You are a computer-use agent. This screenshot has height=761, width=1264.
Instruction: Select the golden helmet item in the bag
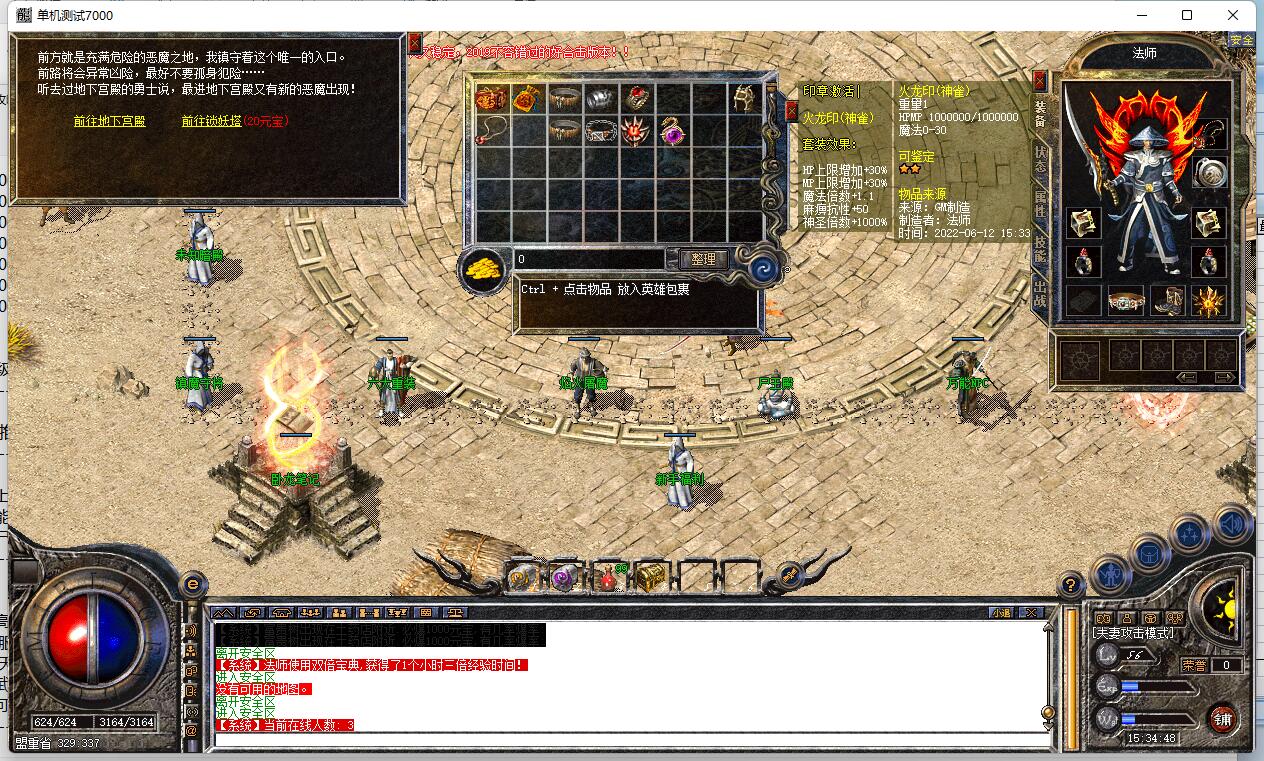coord(743,98)
